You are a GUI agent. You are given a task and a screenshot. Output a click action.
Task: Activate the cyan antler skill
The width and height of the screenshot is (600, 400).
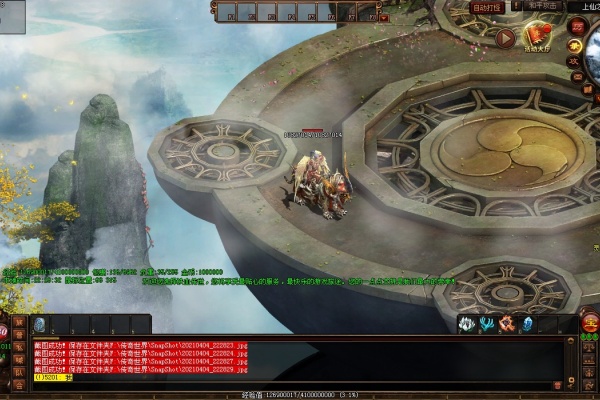coord(486,324)
